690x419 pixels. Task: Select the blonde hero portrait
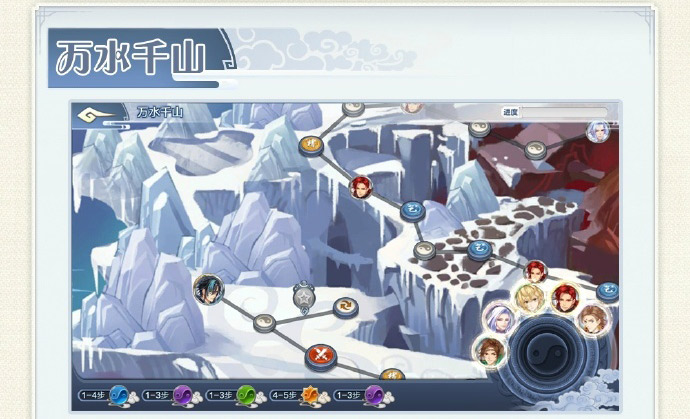[x=529, y=298]
